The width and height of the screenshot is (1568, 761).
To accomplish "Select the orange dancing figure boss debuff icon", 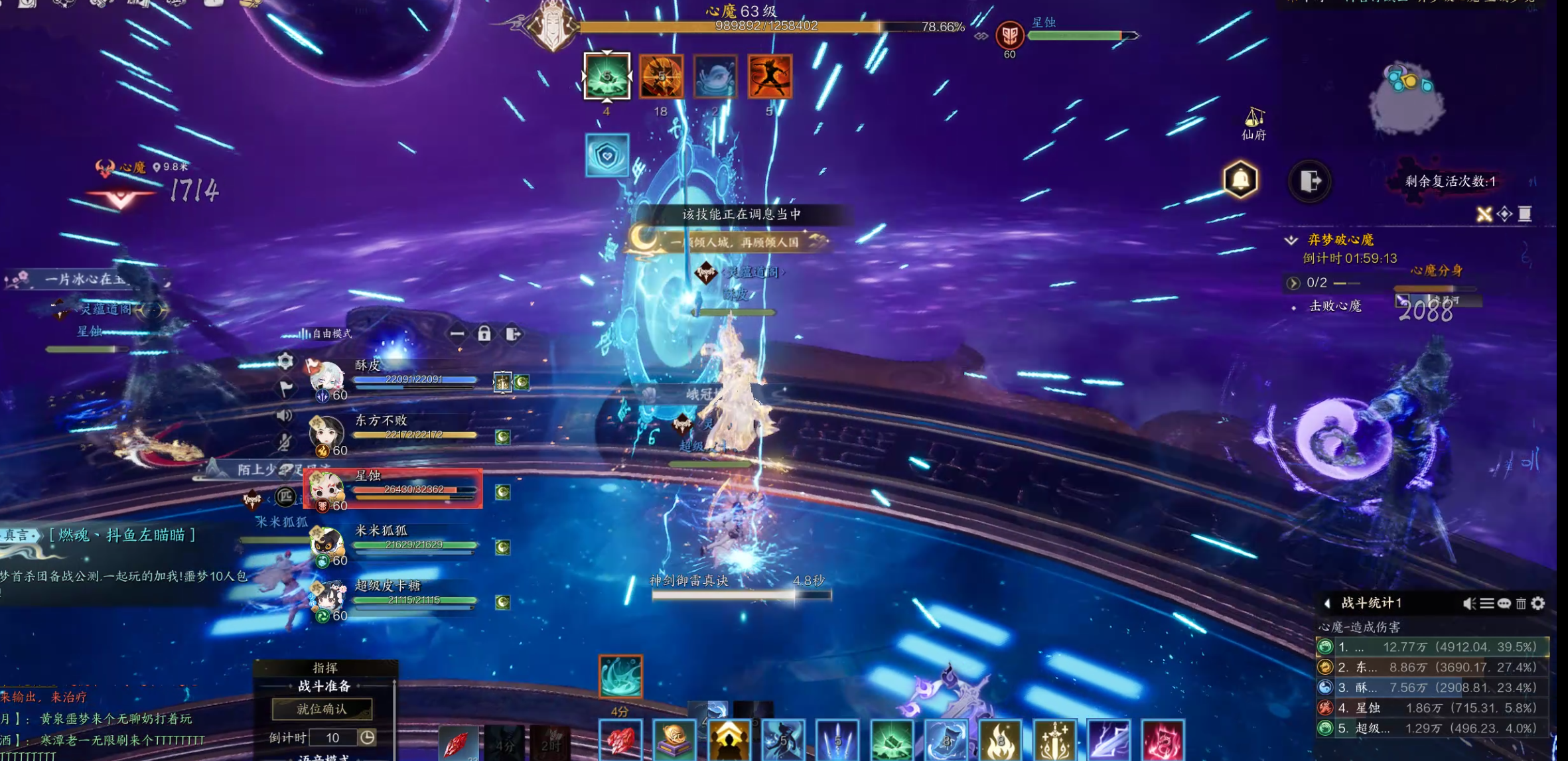I will click(x=770, y=76).
